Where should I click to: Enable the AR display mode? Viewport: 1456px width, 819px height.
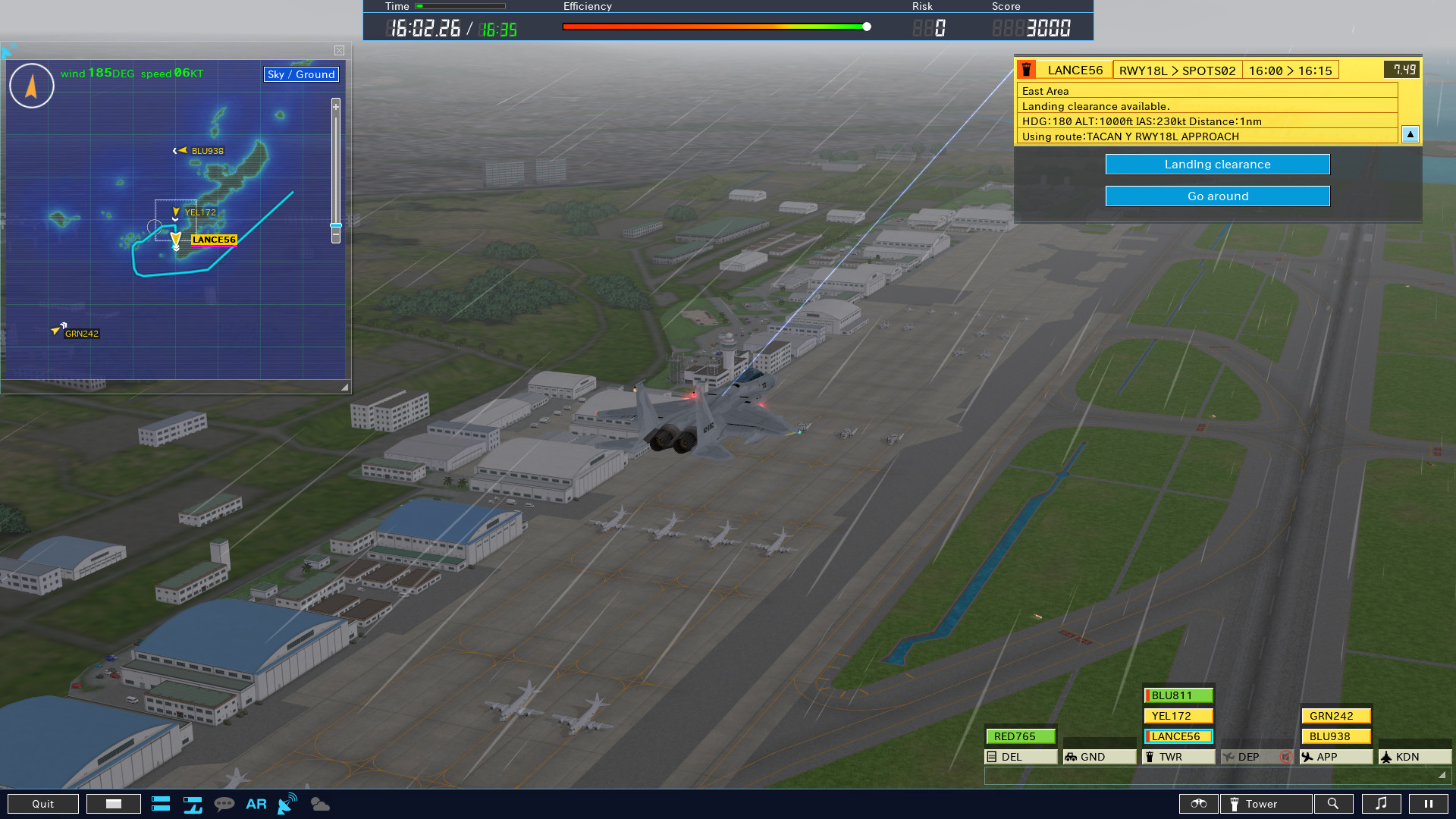click(x=256, y=804)
